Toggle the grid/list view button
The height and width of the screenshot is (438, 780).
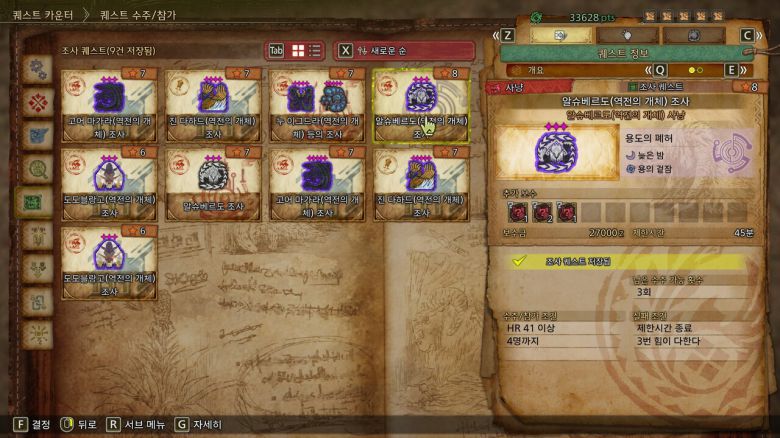(306, 50)
